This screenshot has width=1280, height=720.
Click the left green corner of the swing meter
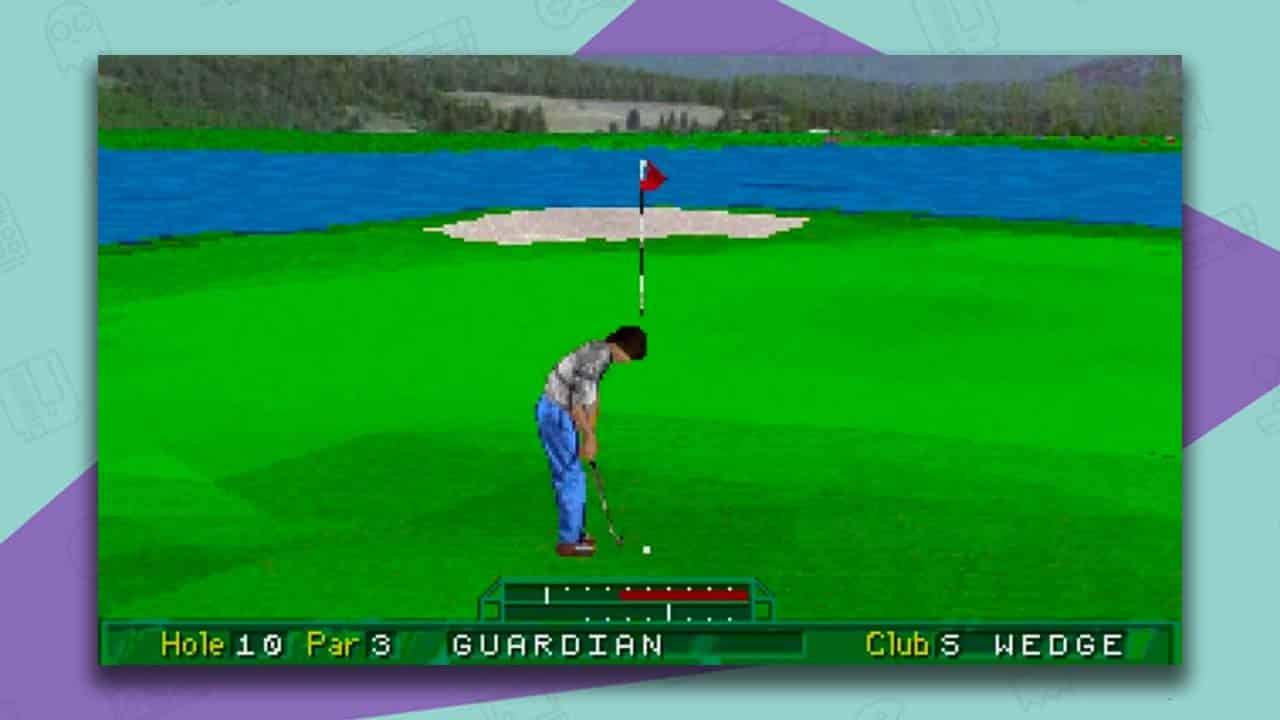coord(492,610)
